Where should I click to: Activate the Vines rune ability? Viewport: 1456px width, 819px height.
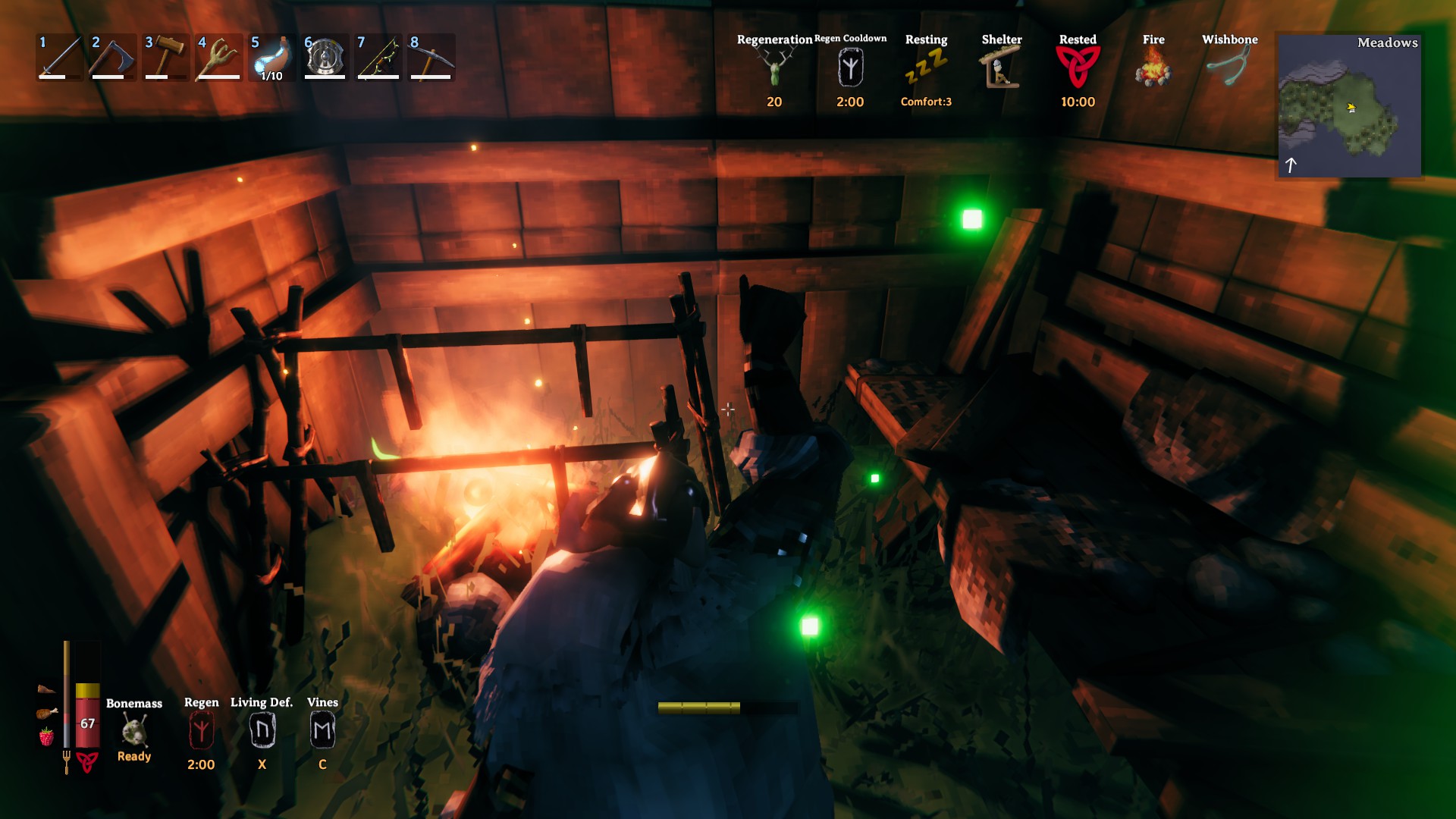coord(322,731)
